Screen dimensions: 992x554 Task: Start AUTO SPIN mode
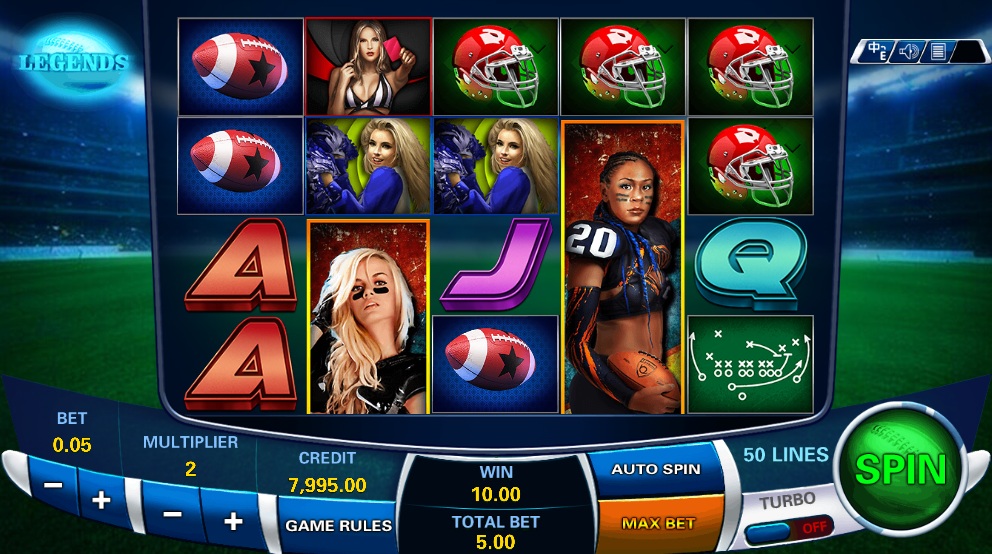tap(655, 469)
